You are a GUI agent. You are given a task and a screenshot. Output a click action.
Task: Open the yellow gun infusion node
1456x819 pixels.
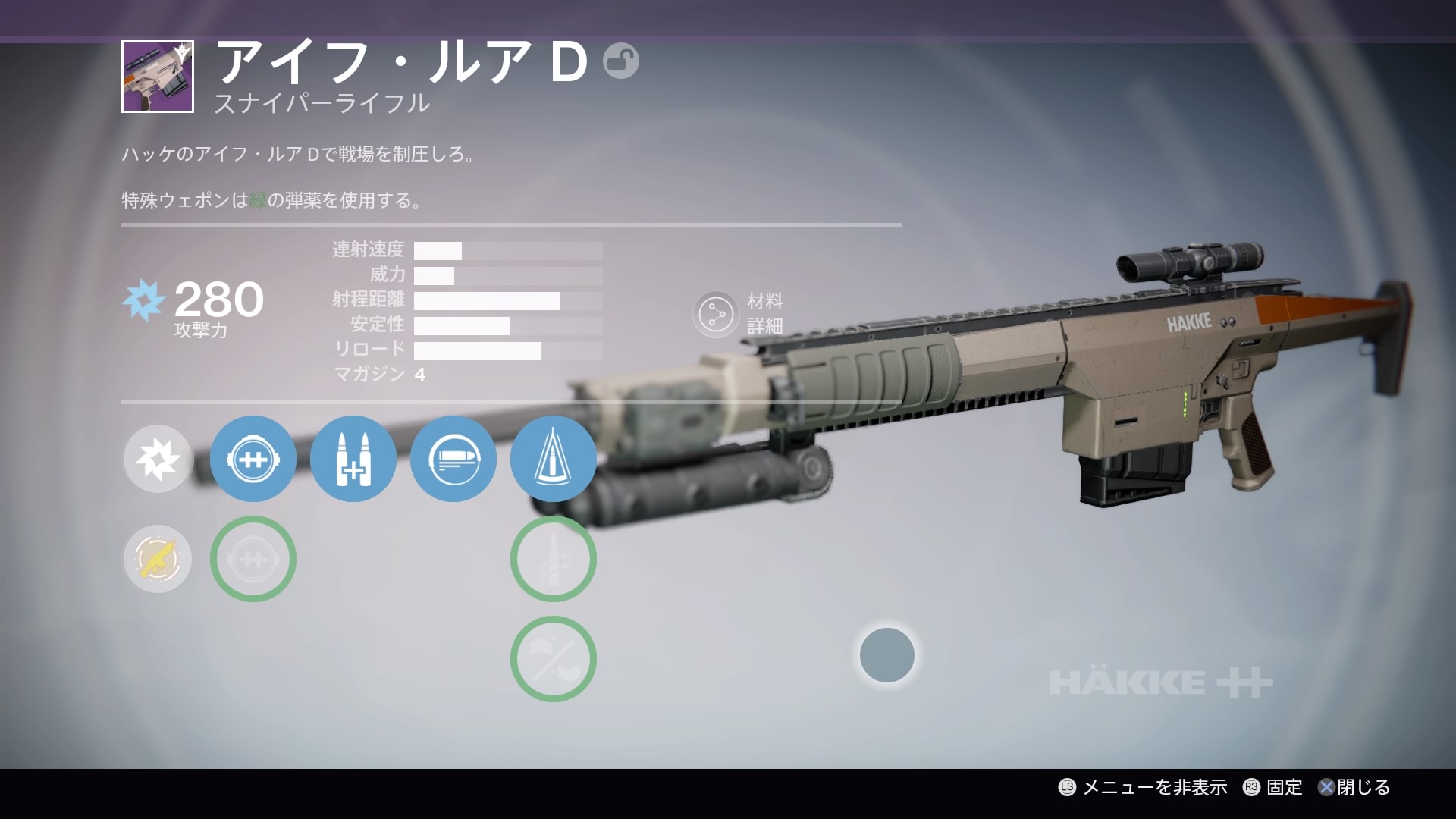pyautogui.click(x=158, y=559)
